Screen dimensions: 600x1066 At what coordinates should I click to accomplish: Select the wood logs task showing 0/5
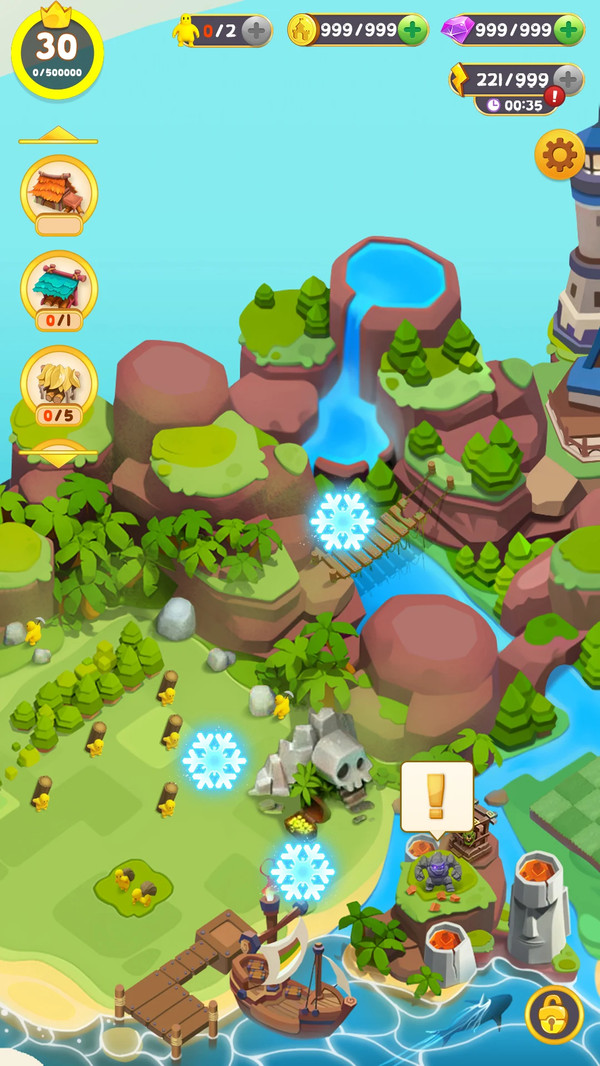coord(59,381)
